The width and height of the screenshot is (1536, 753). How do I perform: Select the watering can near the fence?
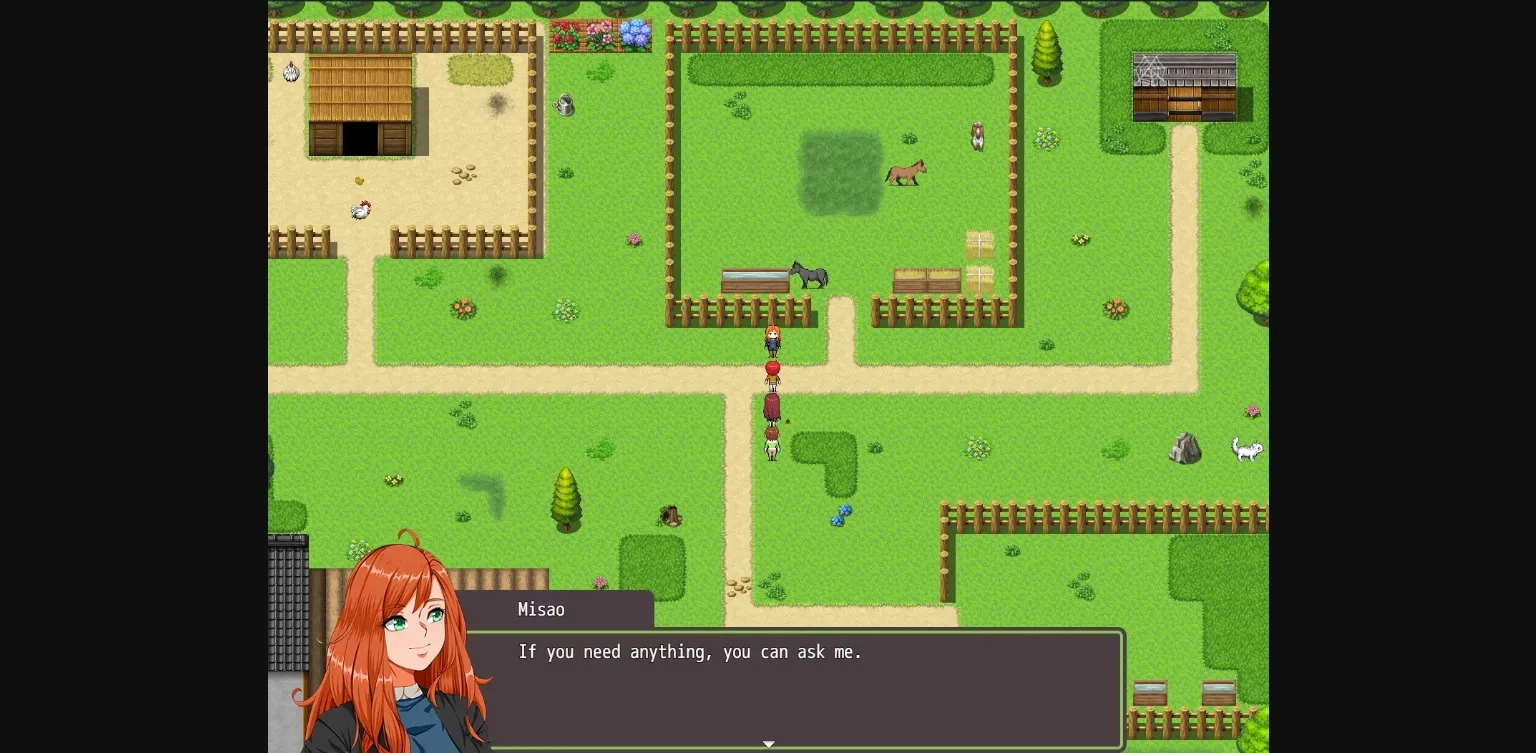click(566, 105)
